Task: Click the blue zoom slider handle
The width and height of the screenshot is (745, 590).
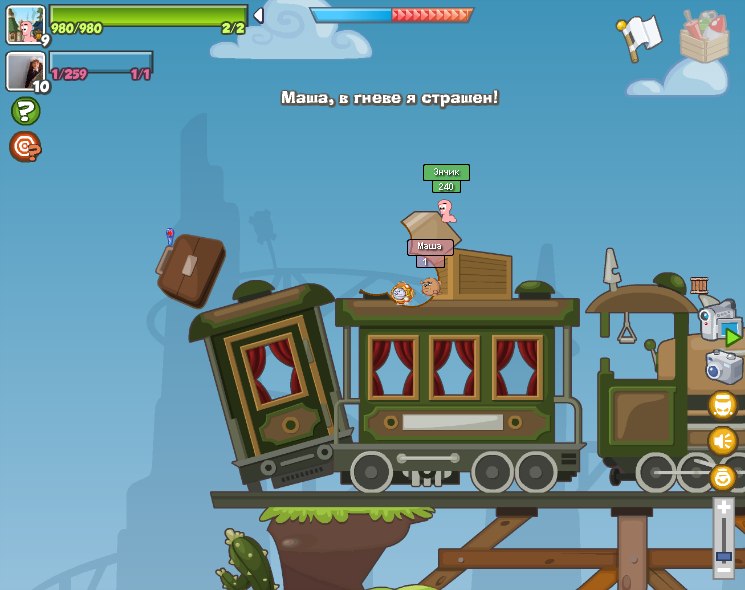Action: point(723,555)
